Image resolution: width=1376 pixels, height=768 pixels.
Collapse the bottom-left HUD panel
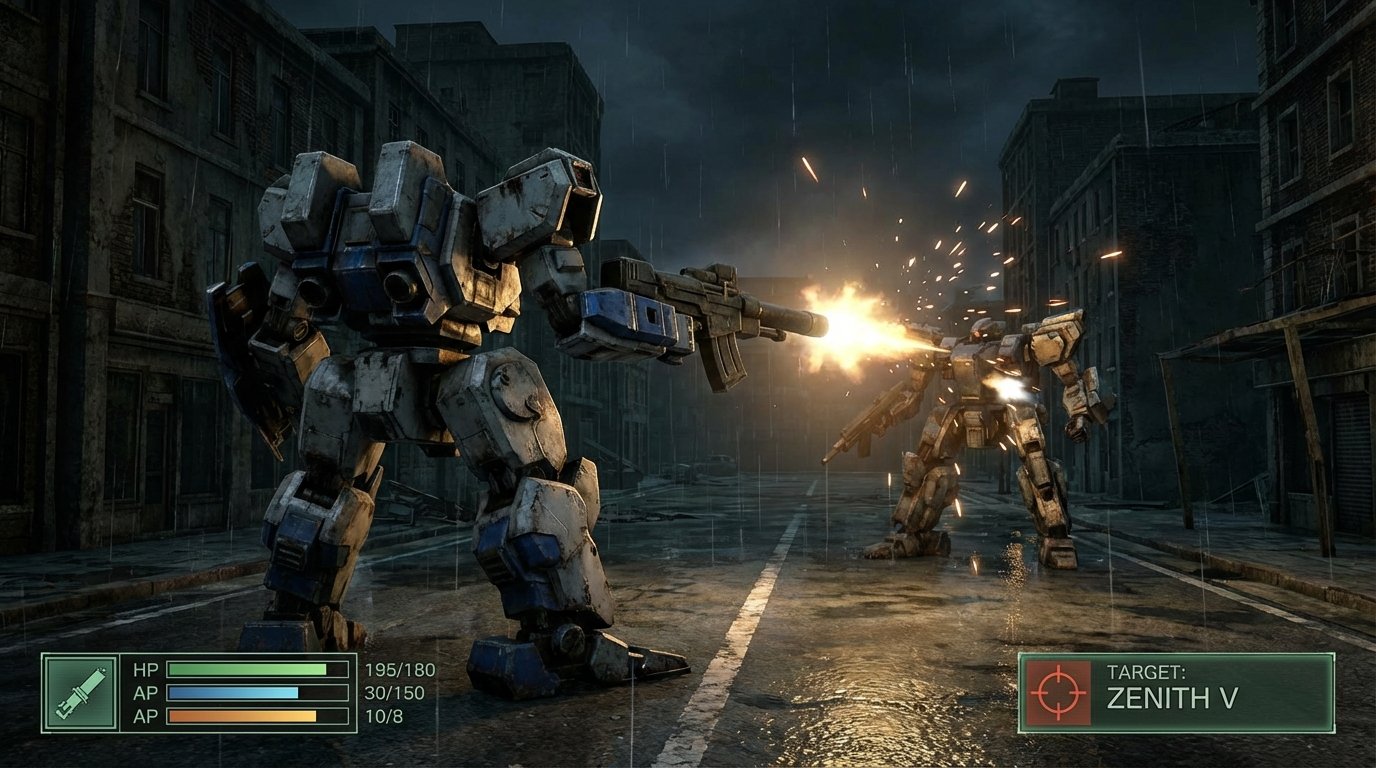pyautogui.click(x=200, y=694)
